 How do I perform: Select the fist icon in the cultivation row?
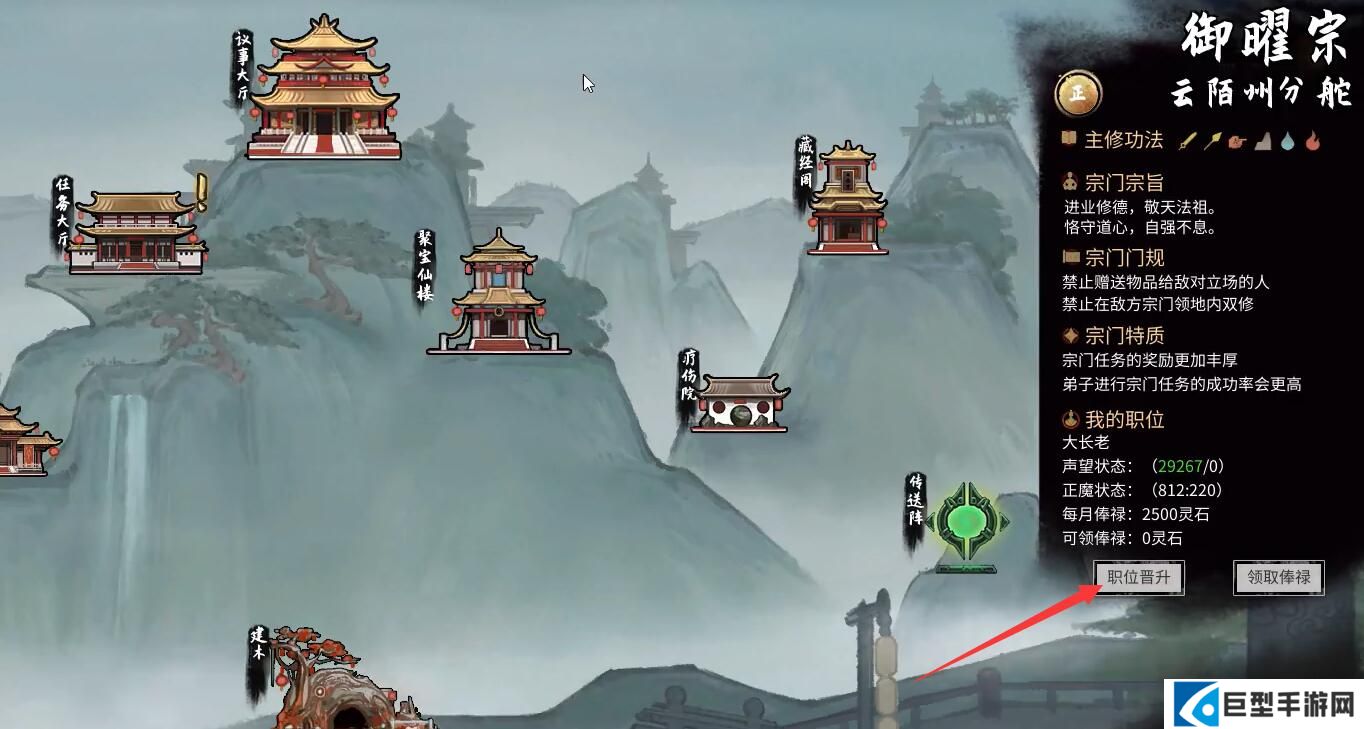pyautogui.click(x=1237, y=139)
